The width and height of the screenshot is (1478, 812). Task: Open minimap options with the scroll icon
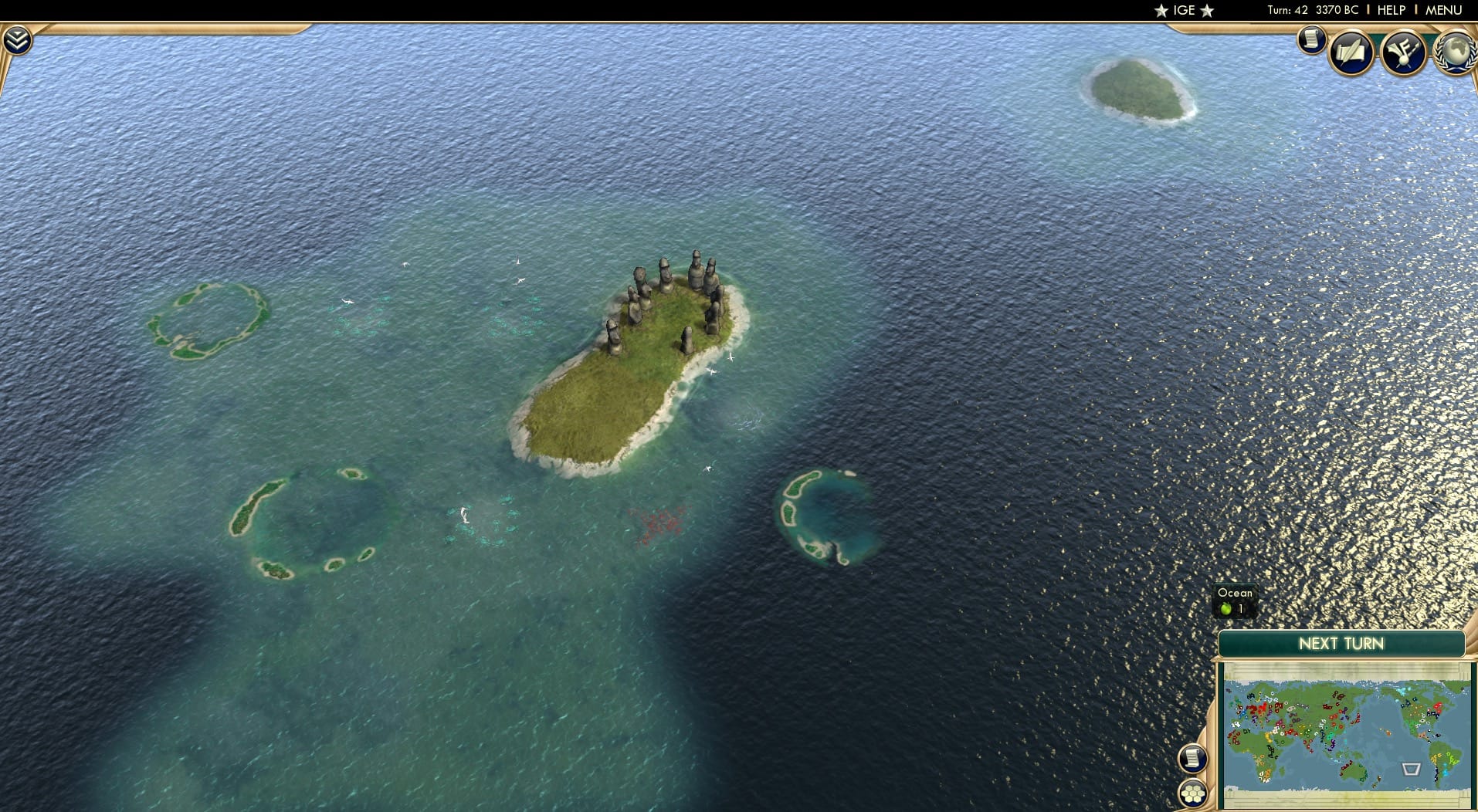point(1192,760)
